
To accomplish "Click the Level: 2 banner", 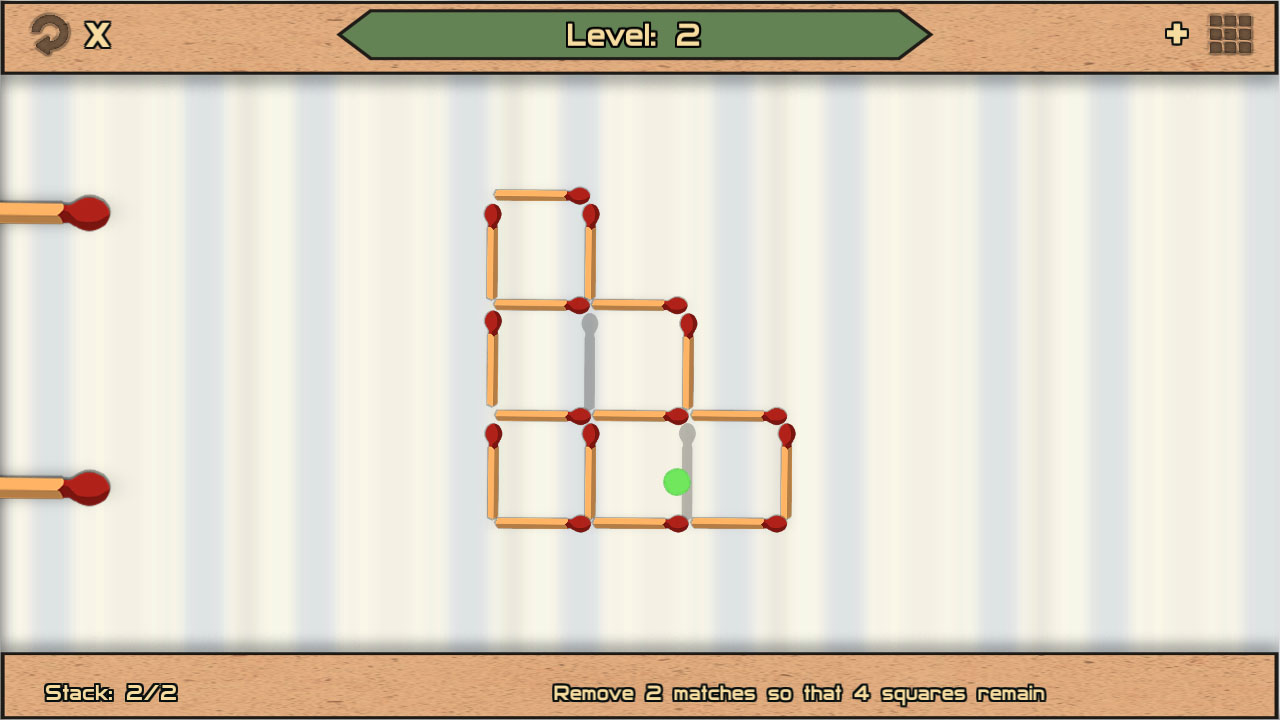I will [636, 33].
